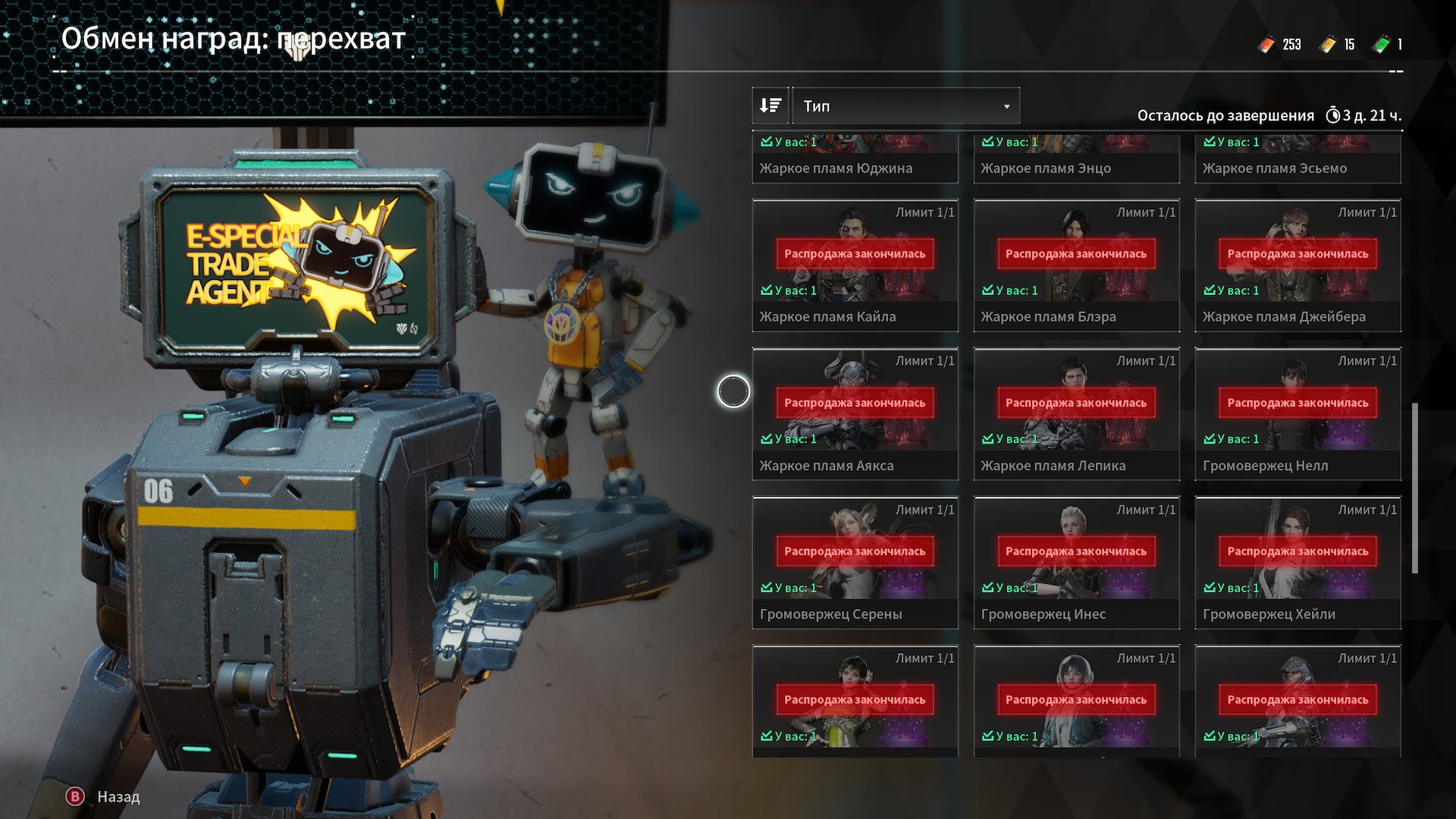
Task: Open the Тип sort dropdown
Action: point(905,106)
